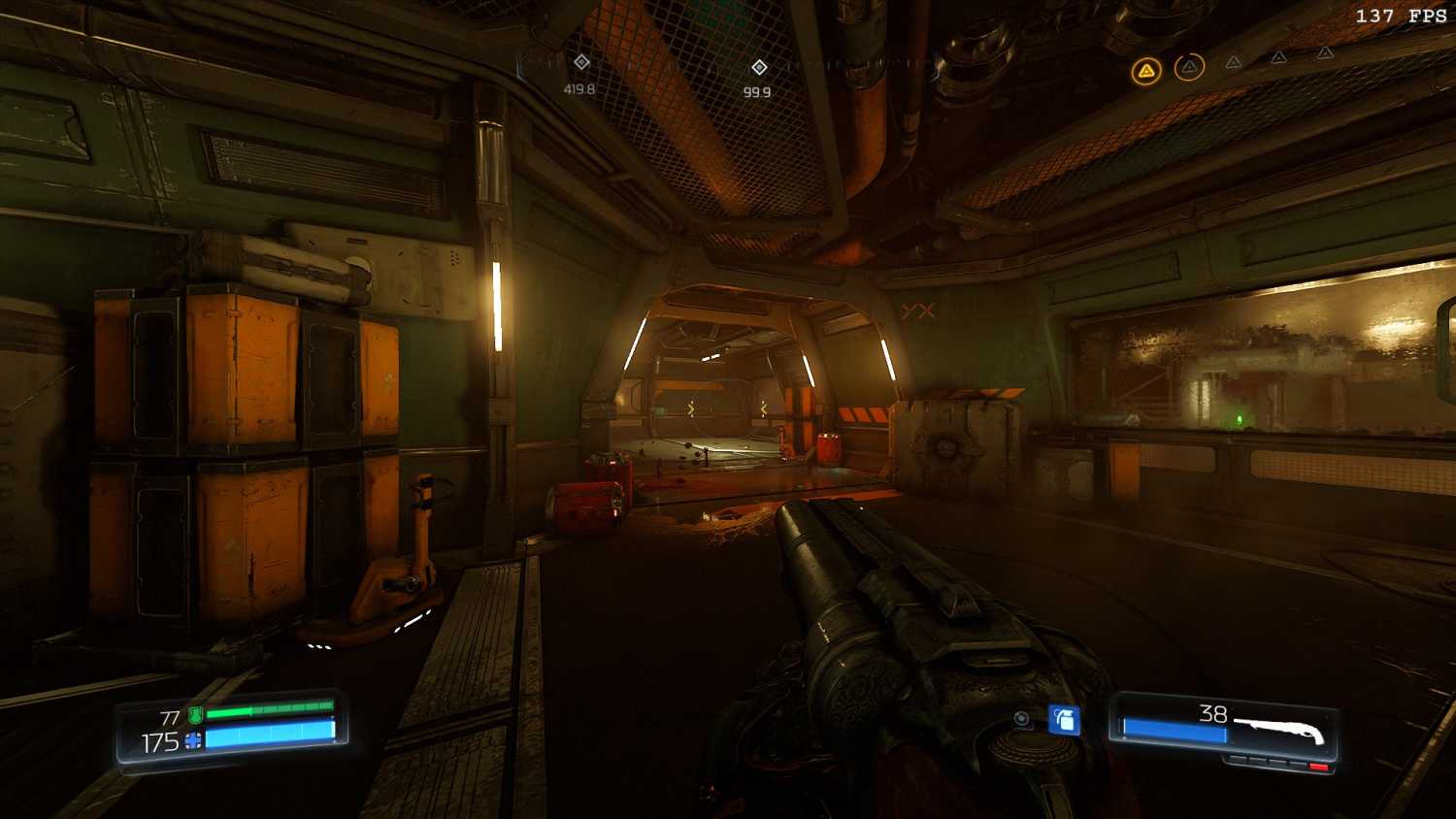
Task: Click the 419.8 compass objective marker
Action: click(x=581, y=62)
